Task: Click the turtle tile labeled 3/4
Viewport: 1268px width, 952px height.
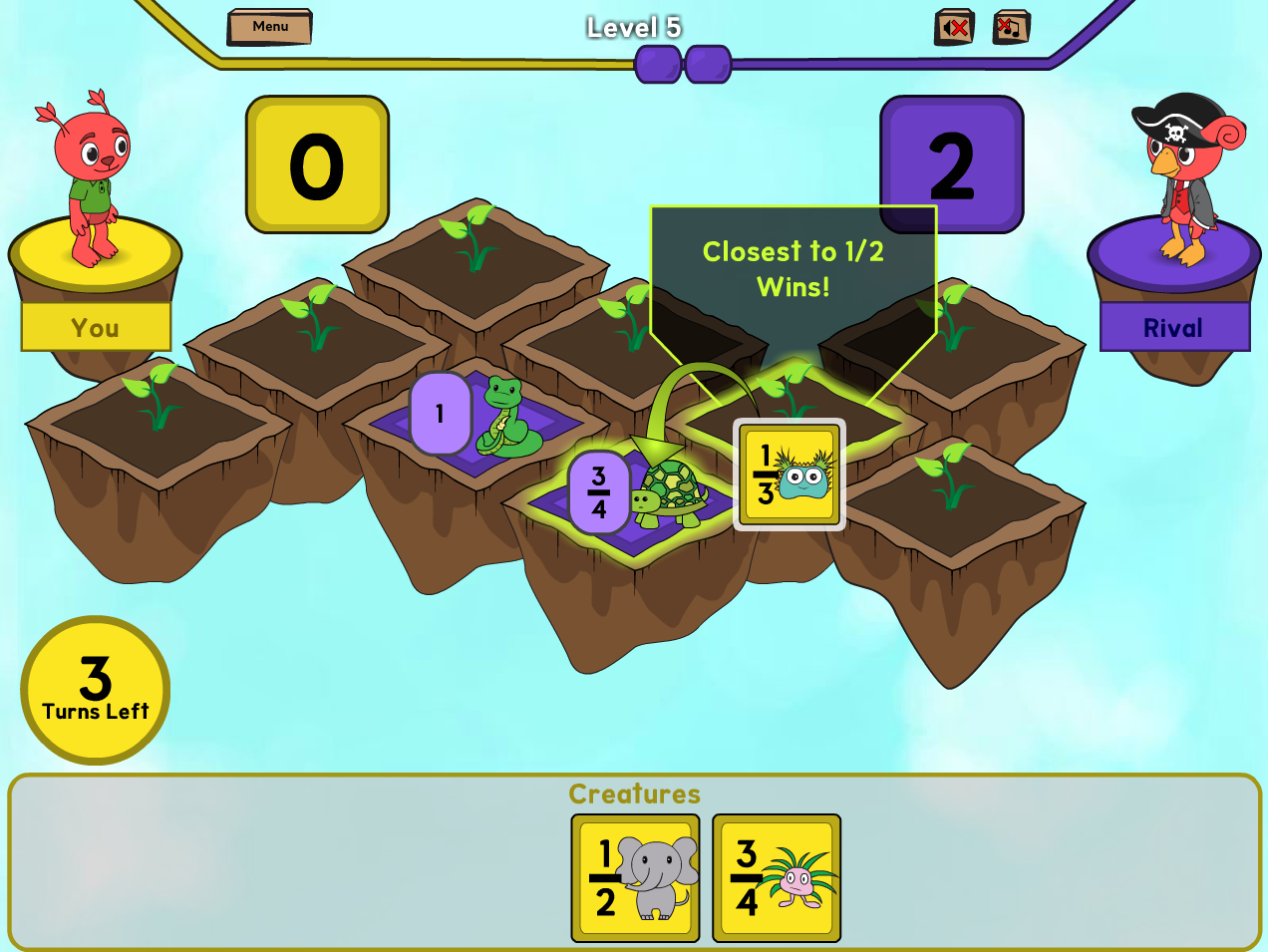Action: click(638, 495)
